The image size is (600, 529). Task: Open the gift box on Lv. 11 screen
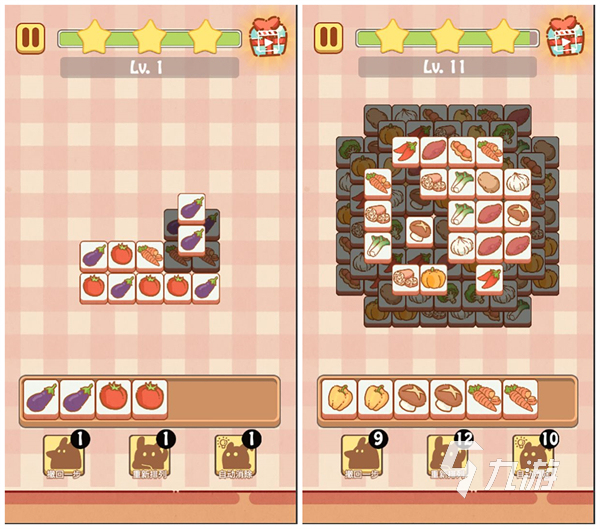coord(566,38)
